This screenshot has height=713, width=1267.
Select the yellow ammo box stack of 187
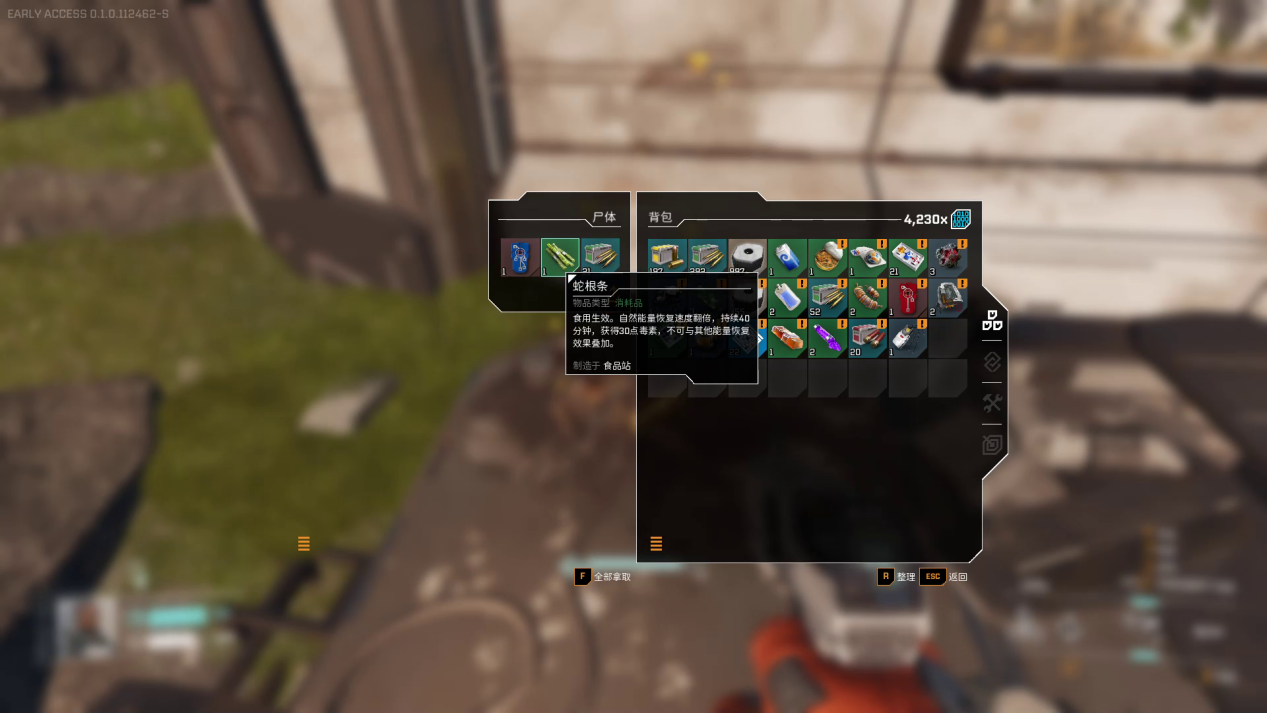667,257
